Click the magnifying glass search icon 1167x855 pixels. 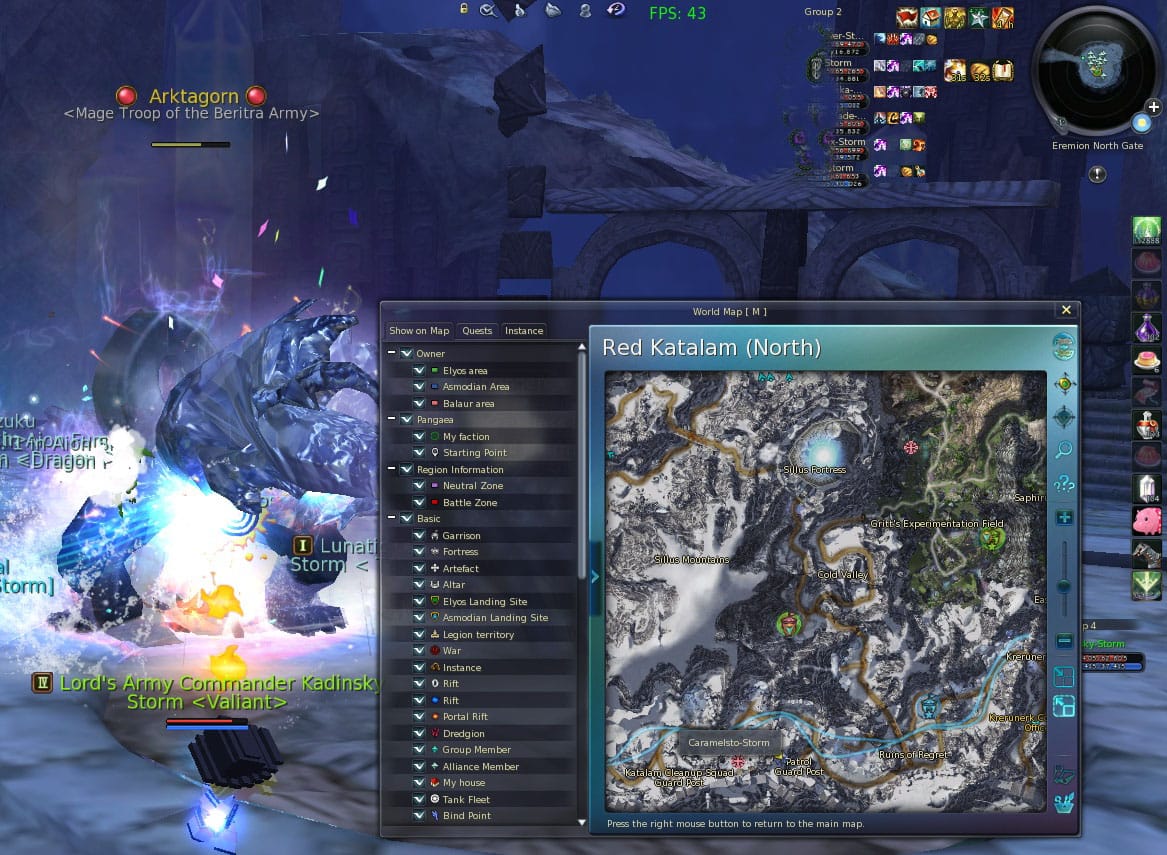(x=1064, y=451)
